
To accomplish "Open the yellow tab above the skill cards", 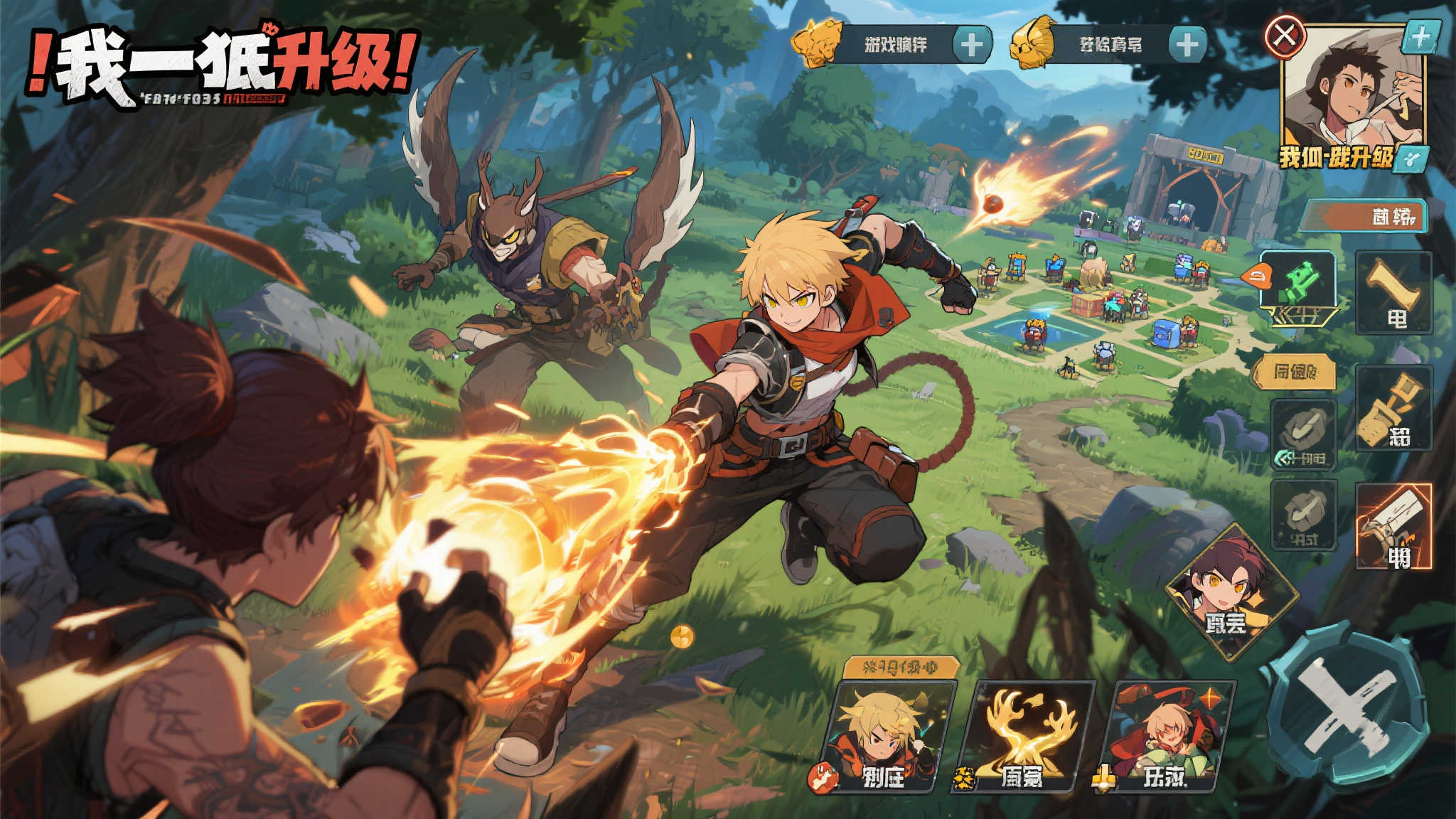I will (901, 667).
